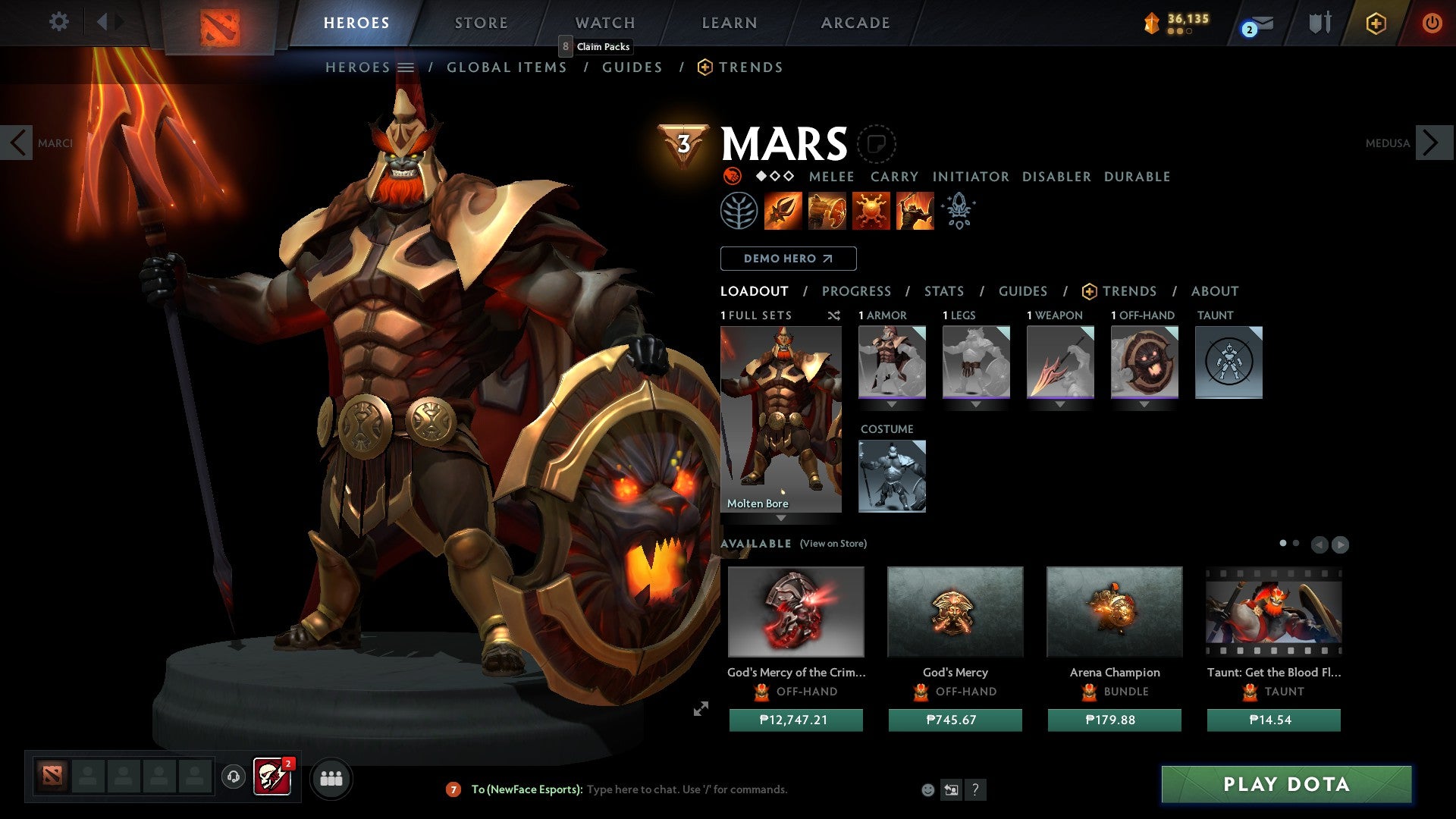This screenshot has height=819, width=1456.
Task: Open the Bulwark ability icon
Action: (871, 210)
